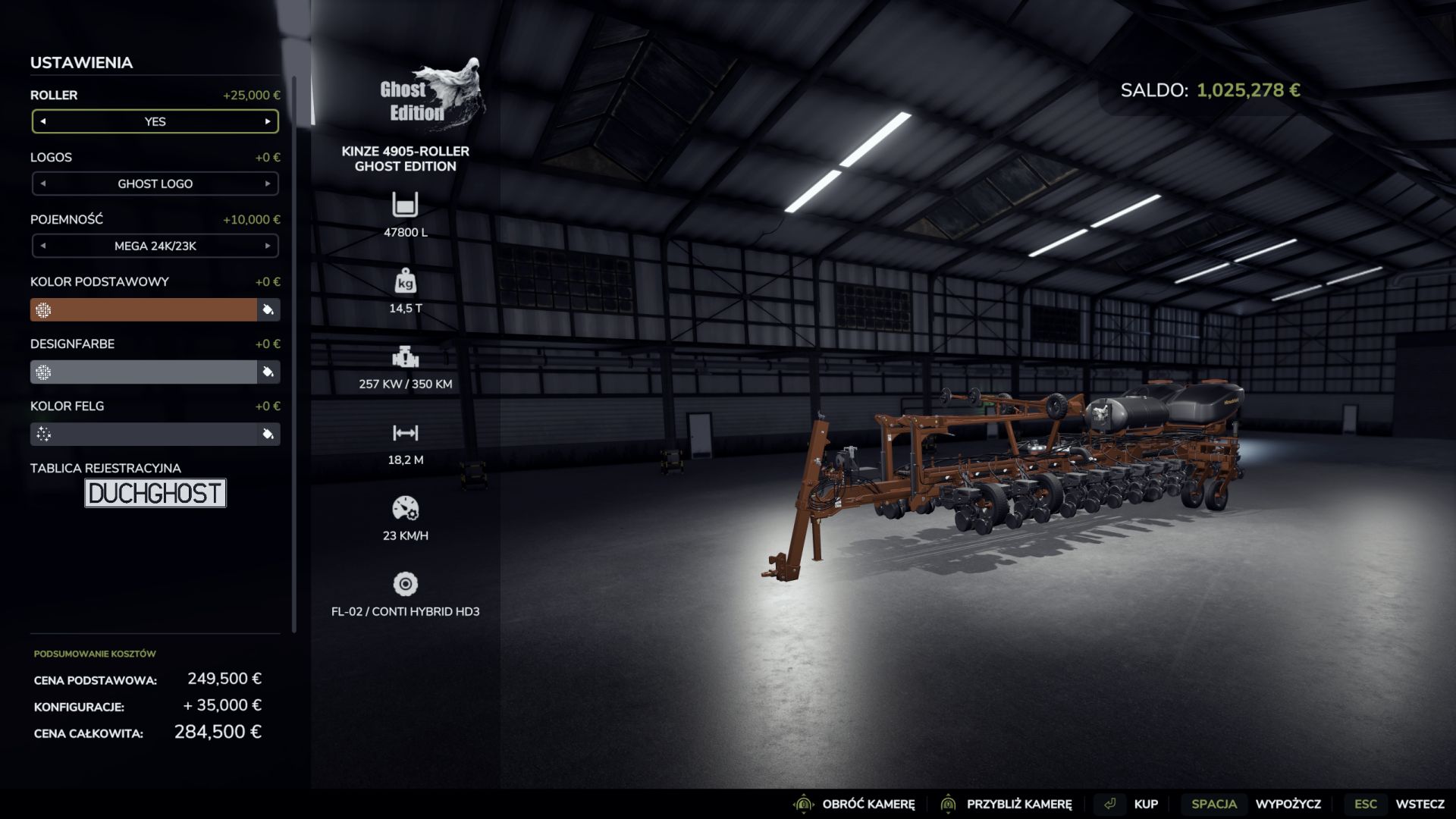1456x819 pixels.
Task: Open the brown Kolor Podstawowy color bar
Action: 144,309
